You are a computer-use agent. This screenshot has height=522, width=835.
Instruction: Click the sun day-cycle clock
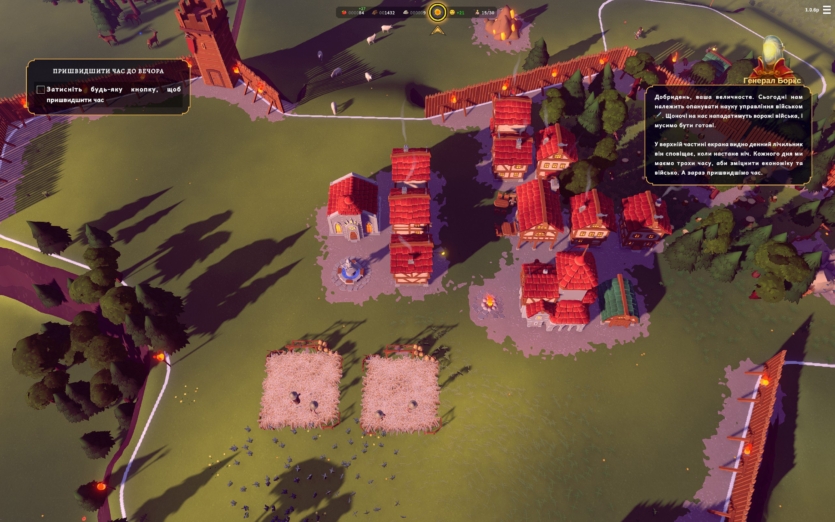[x=437, y=12]
